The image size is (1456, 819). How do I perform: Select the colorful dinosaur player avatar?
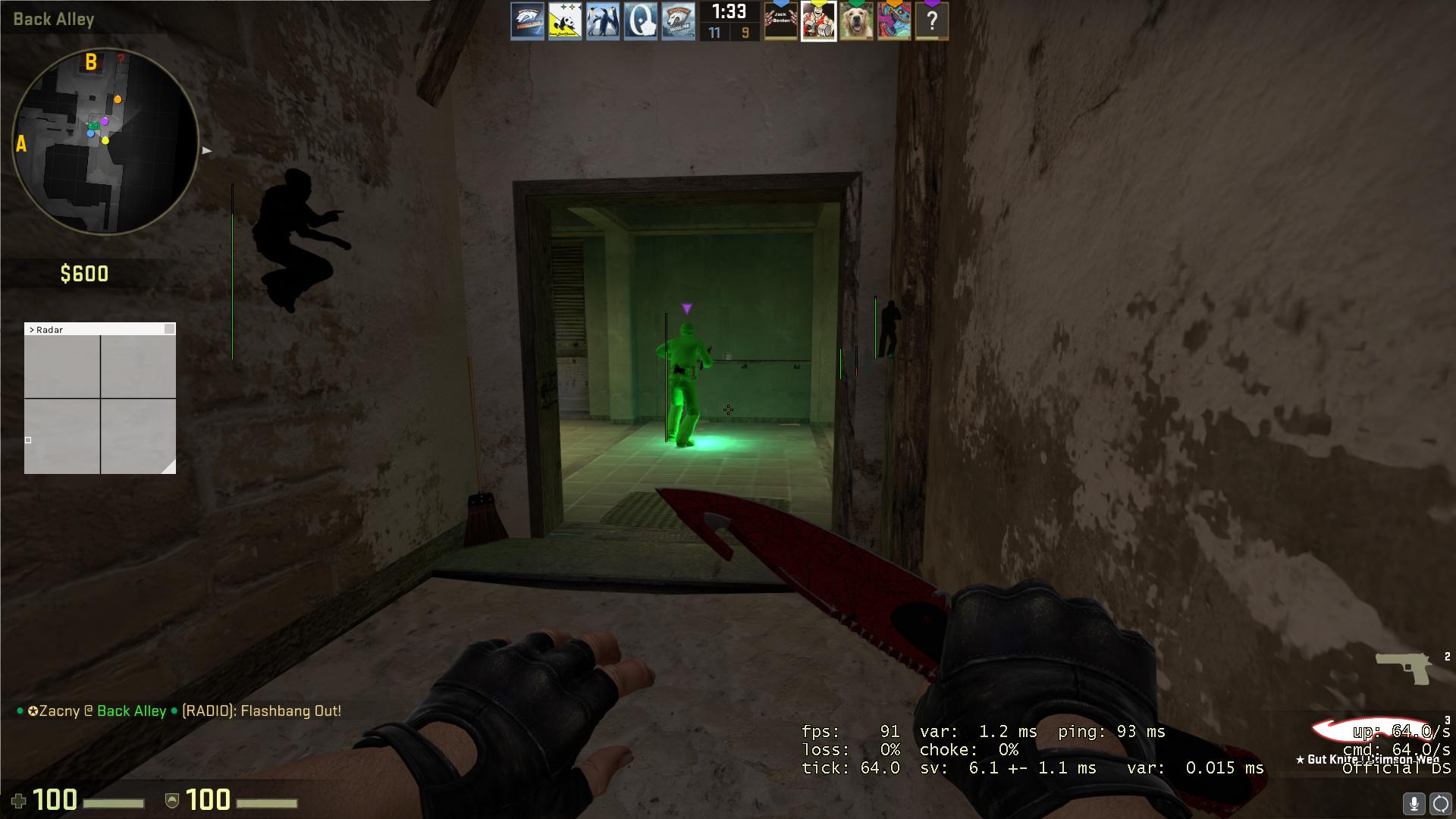(894, 21)
